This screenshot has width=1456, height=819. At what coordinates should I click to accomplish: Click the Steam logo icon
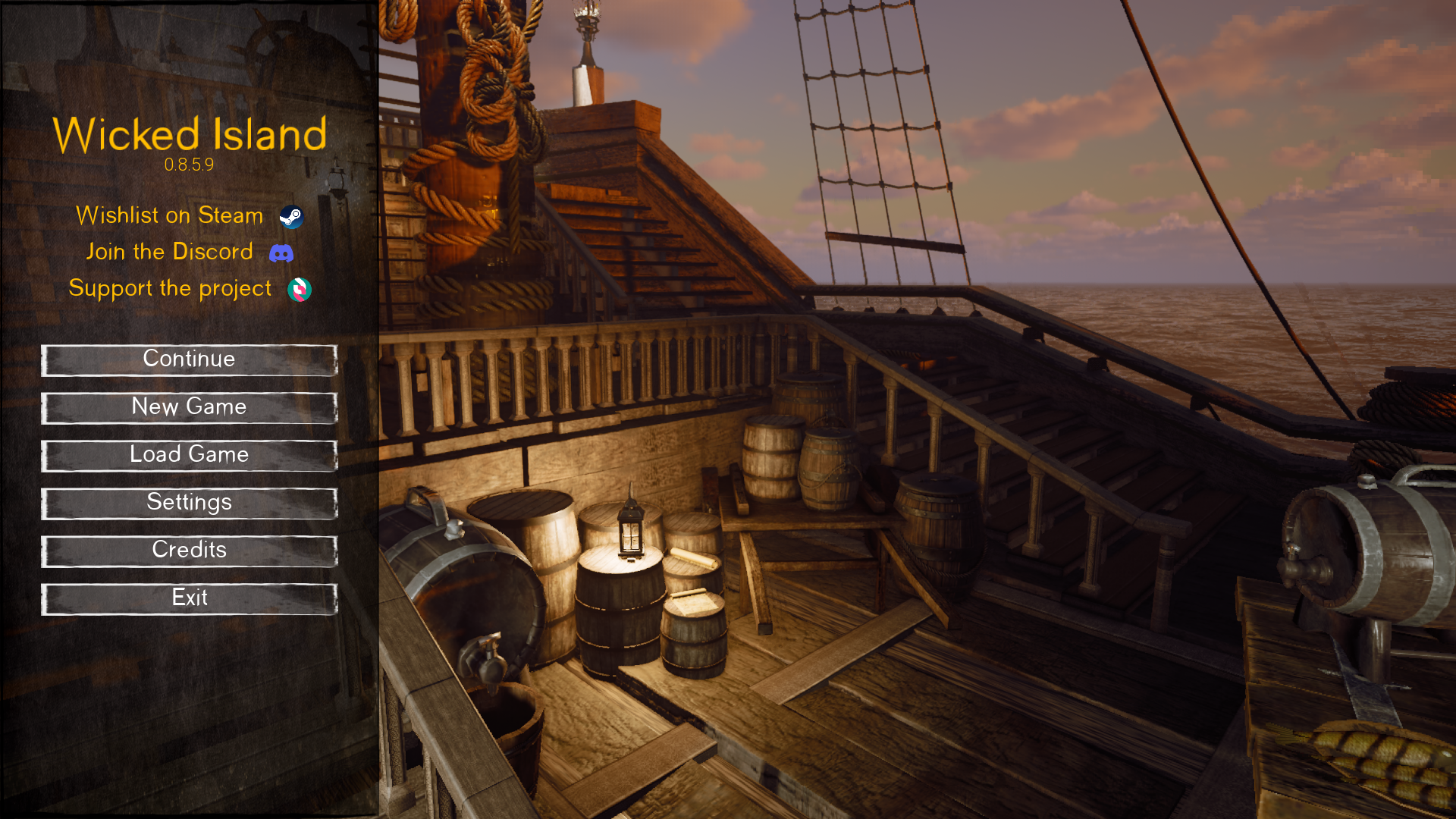point(291,217)
